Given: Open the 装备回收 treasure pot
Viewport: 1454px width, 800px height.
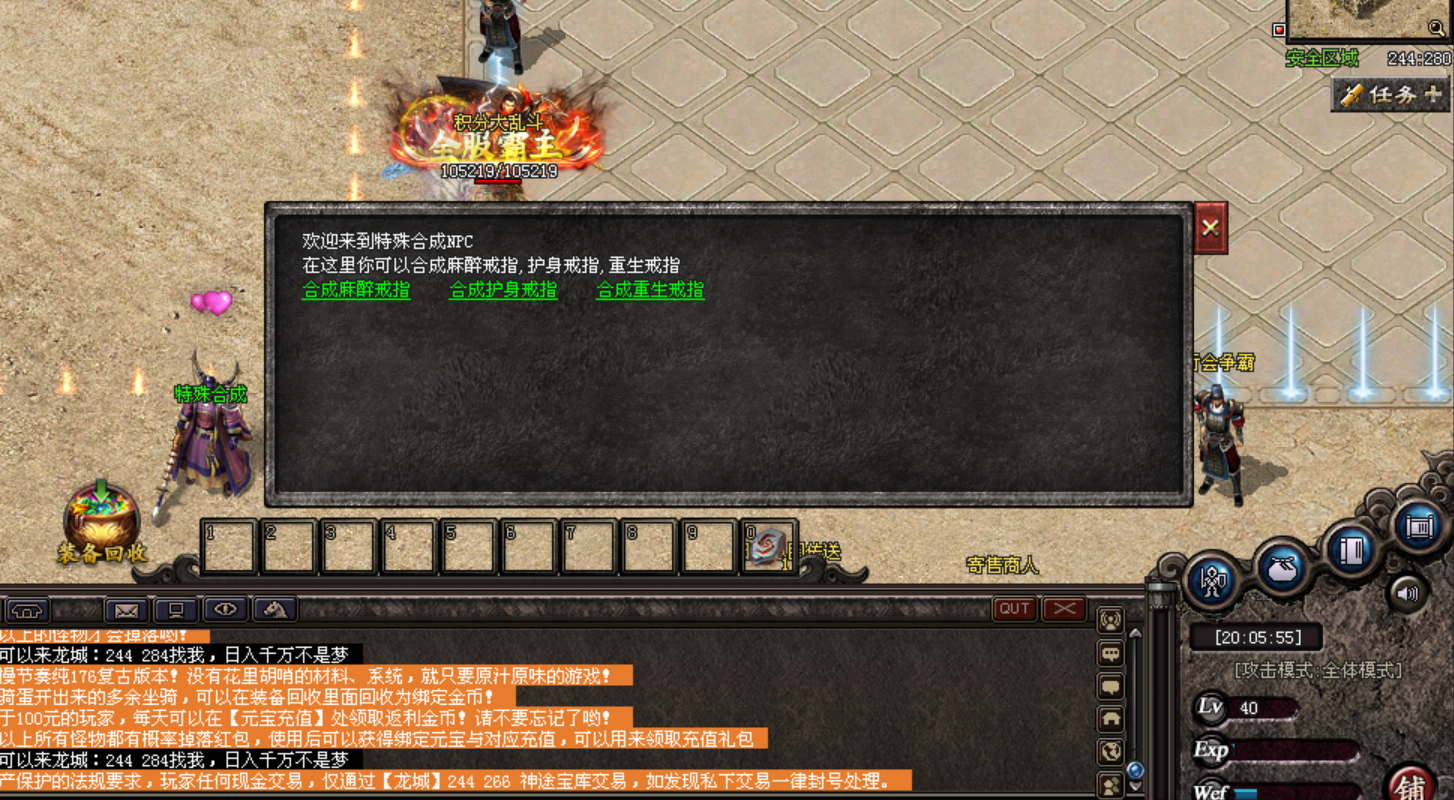Looking at the screenshot, I should pyautogui.click(x=102, y=520).
